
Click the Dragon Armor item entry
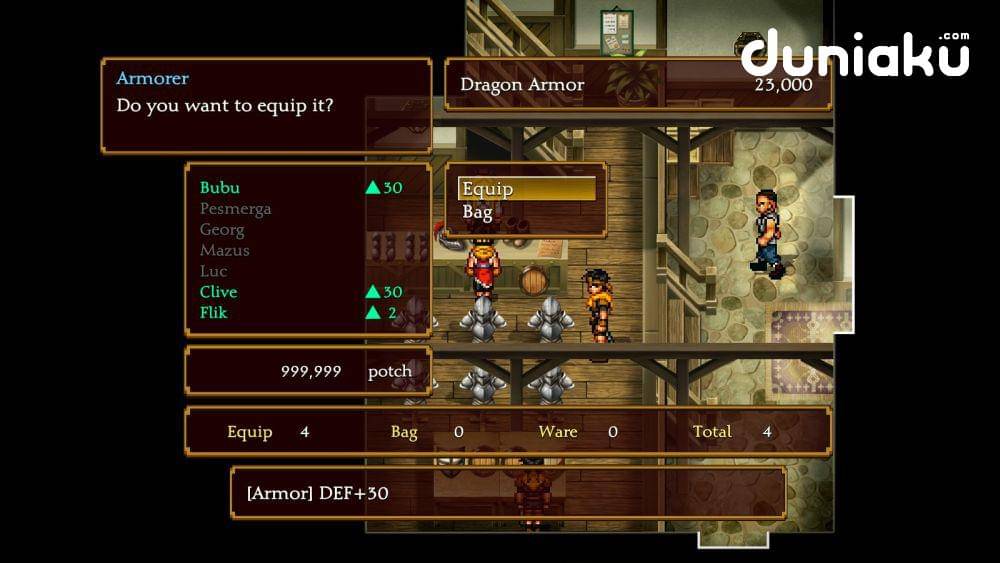coord(522,85)
